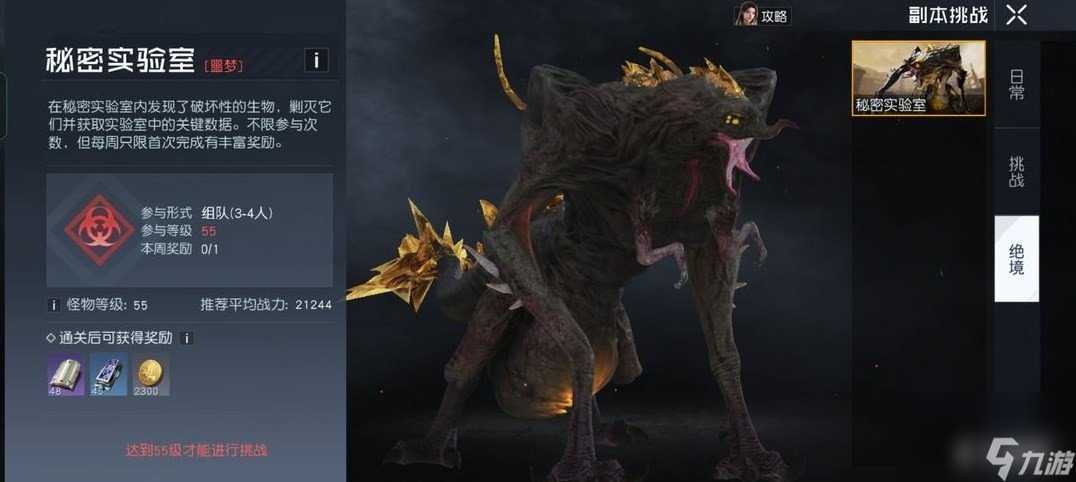Open the 攻略 strategy guide
The height and width of the screenshot is (482, 1076).
coord(762,16)
